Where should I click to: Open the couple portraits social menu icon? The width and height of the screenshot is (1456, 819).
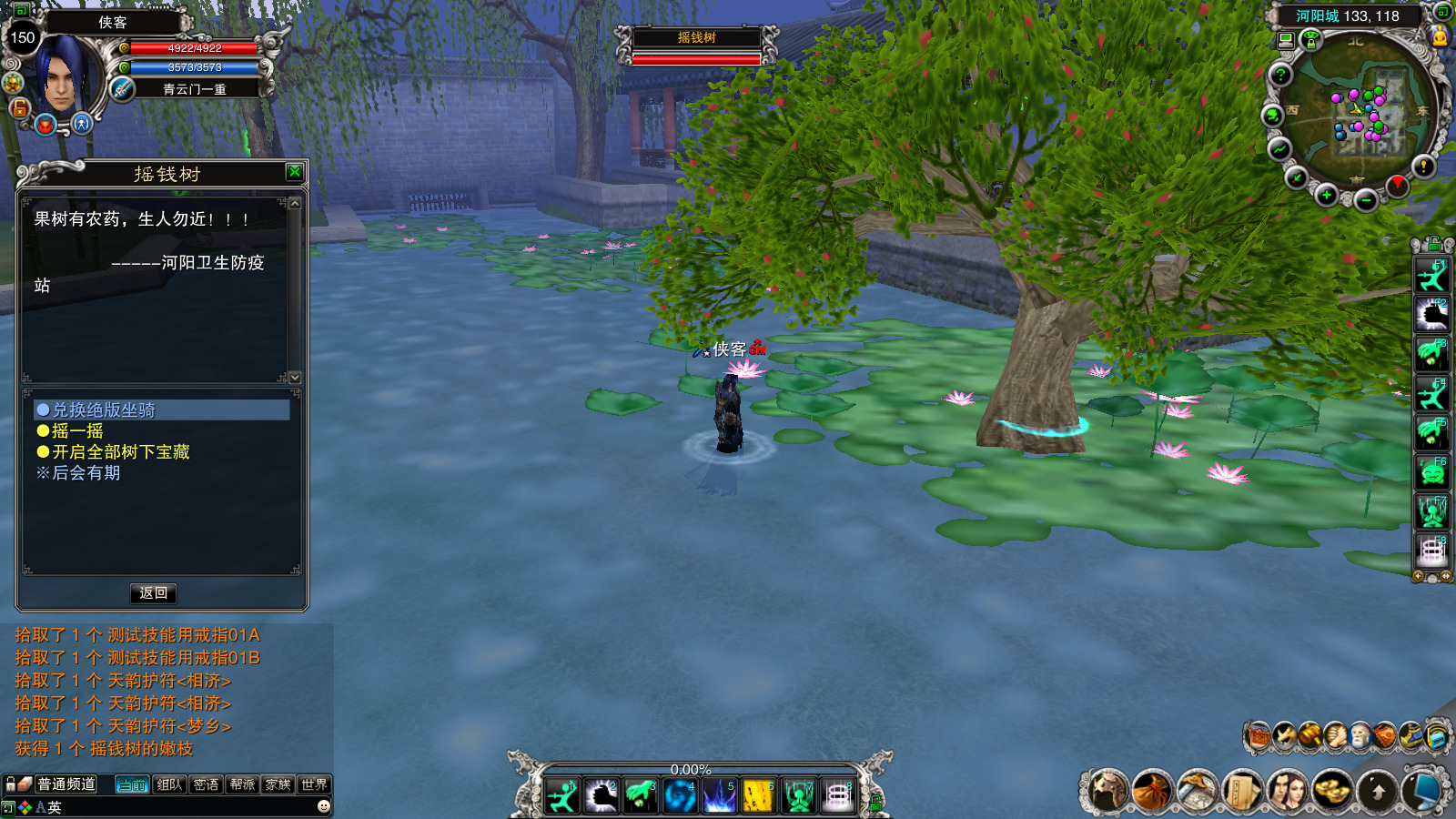click(x=1286, y=790)
